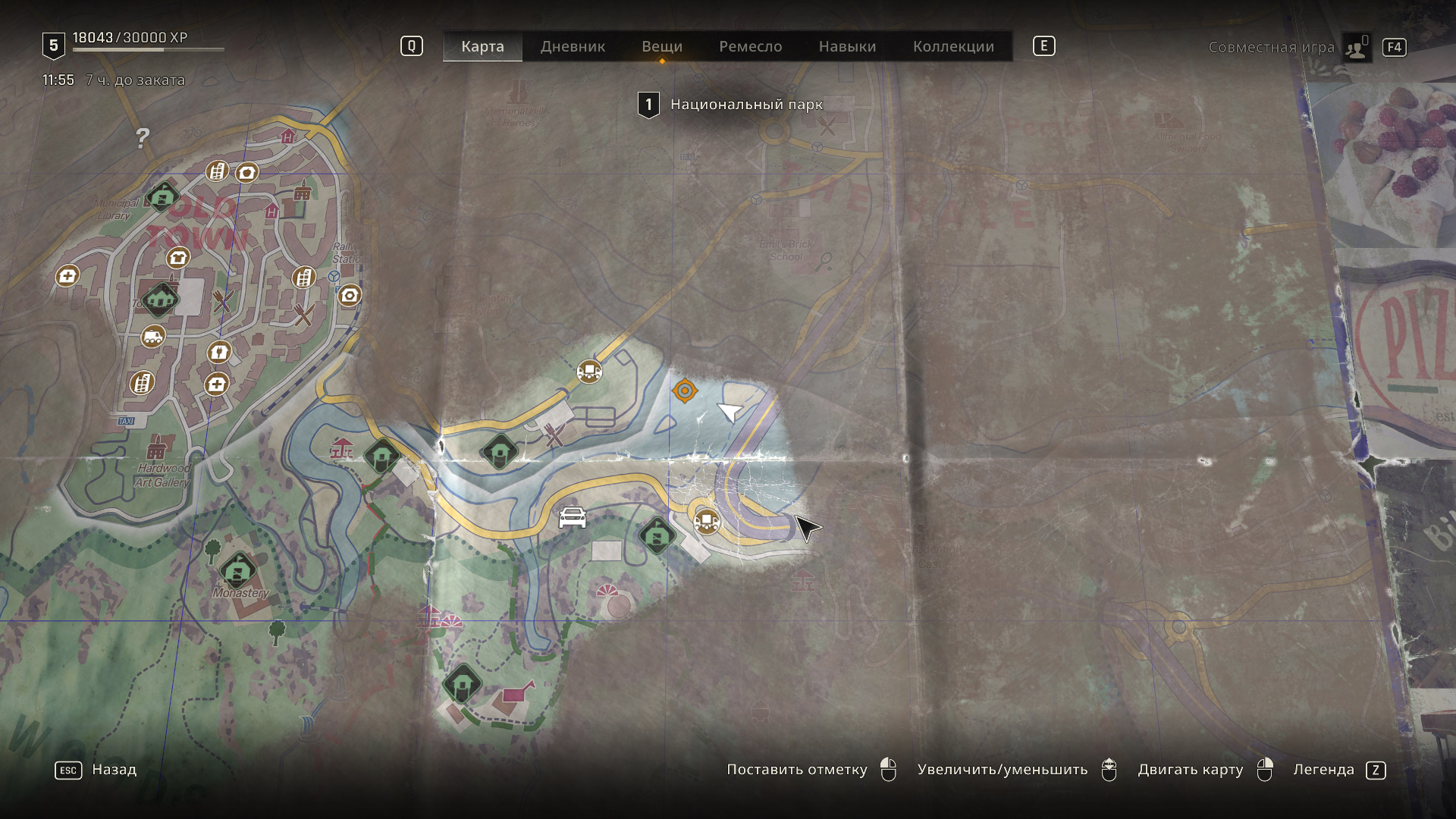The width and height of the screenshot is (1456, 819).
Task: Open the Дневник tab
Action: 573,46
